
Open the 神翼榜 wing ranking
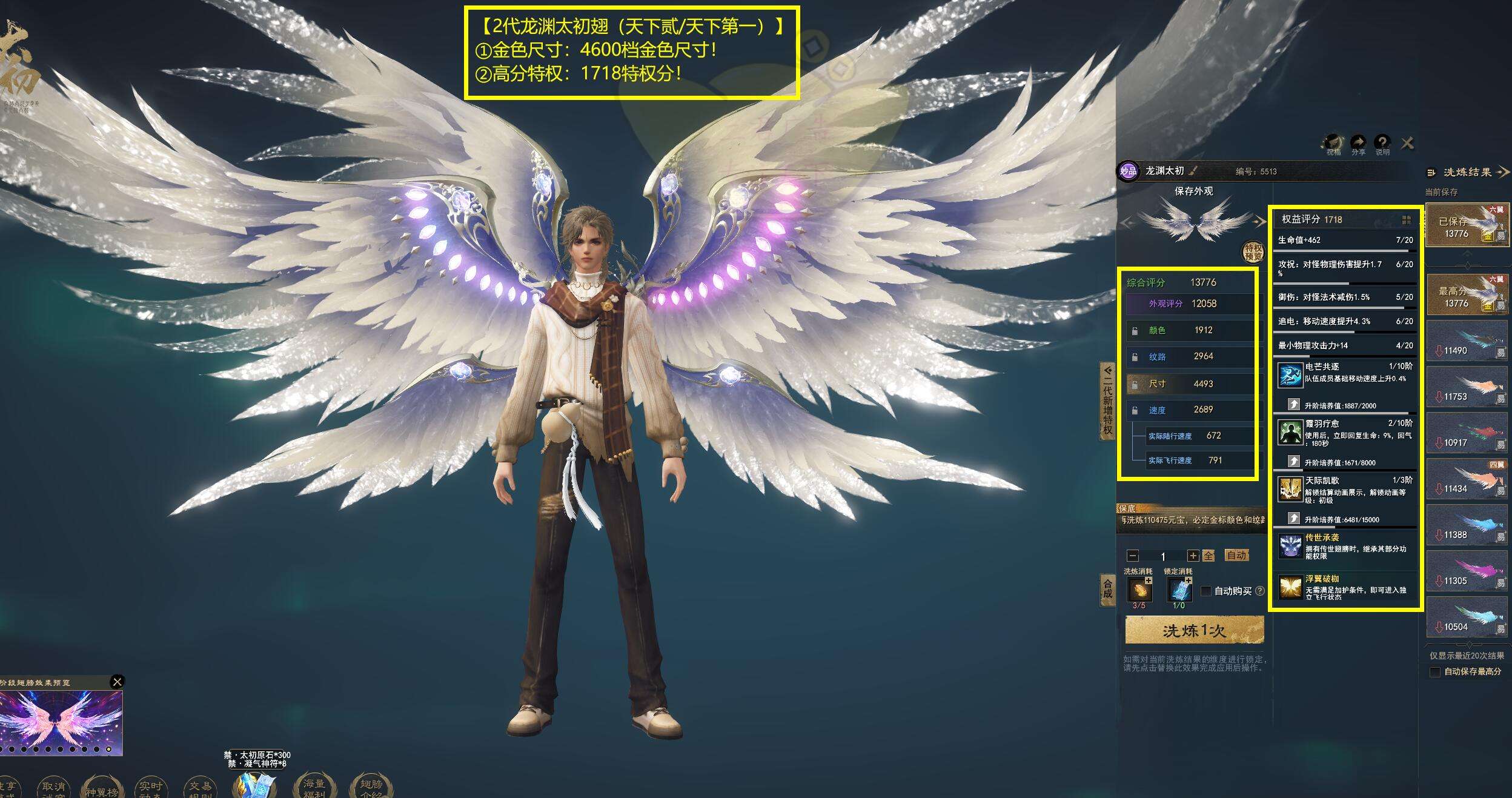pos(101,788)
